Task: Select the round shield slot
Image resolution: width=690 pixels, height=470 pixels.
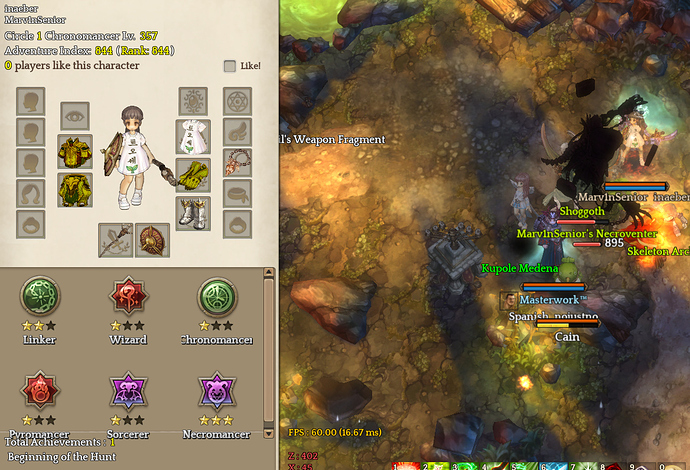Action: [152, 240]
